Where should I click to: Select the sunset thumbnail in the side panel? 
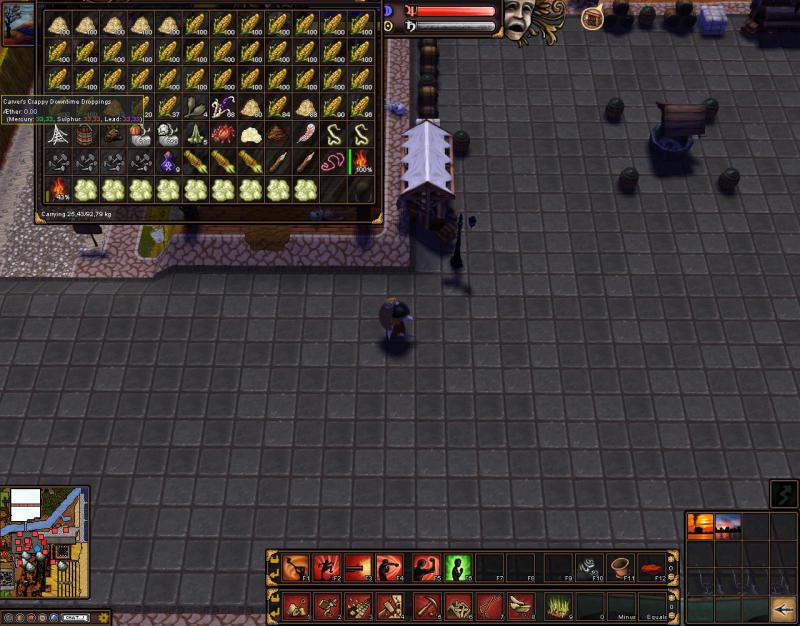(x=700, y=526)
